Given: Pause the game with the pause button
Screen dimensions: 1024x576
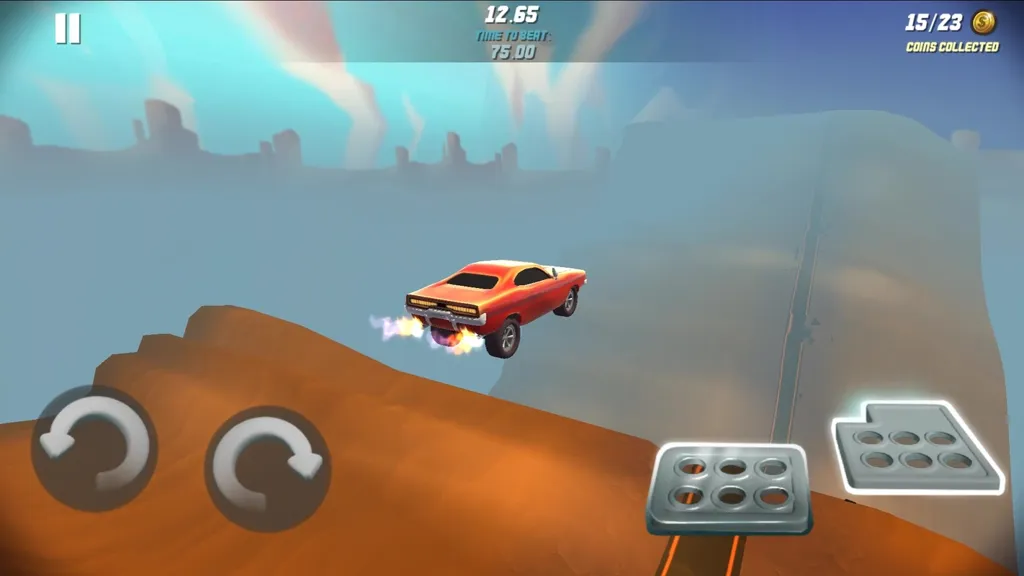Looking at the screenshot, I should [x=67, y=28].
